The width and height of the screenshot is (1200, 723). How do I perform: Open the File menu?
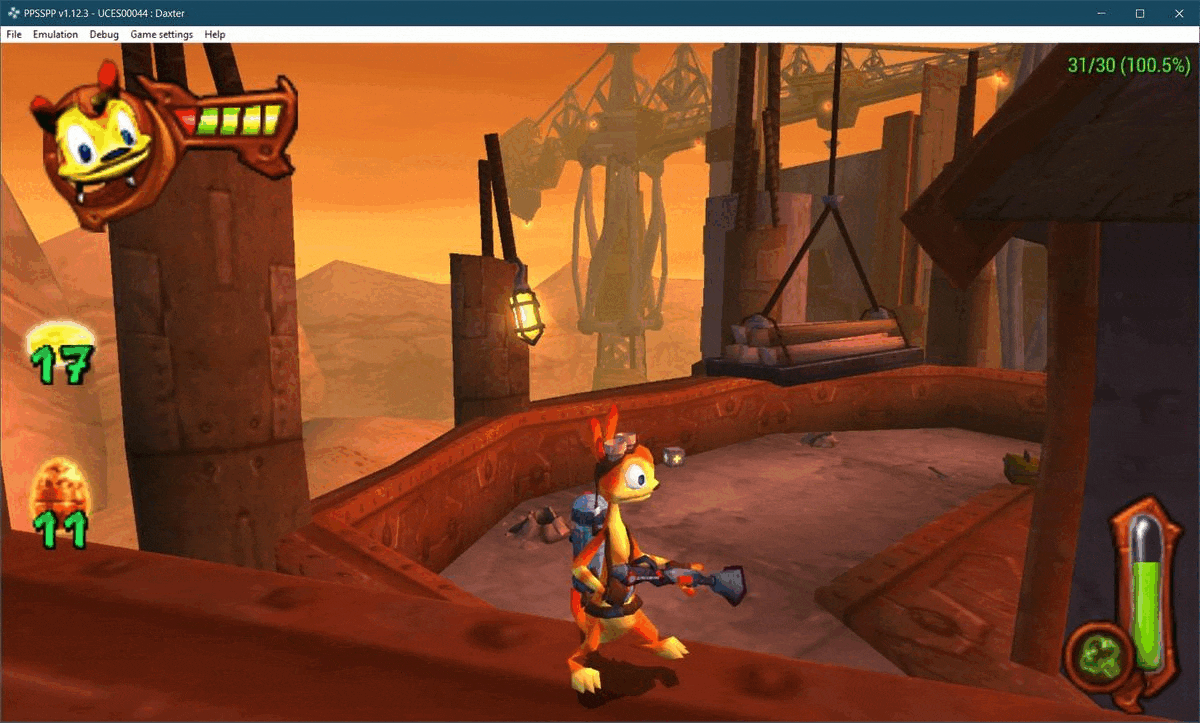click(x=14, y=34)
